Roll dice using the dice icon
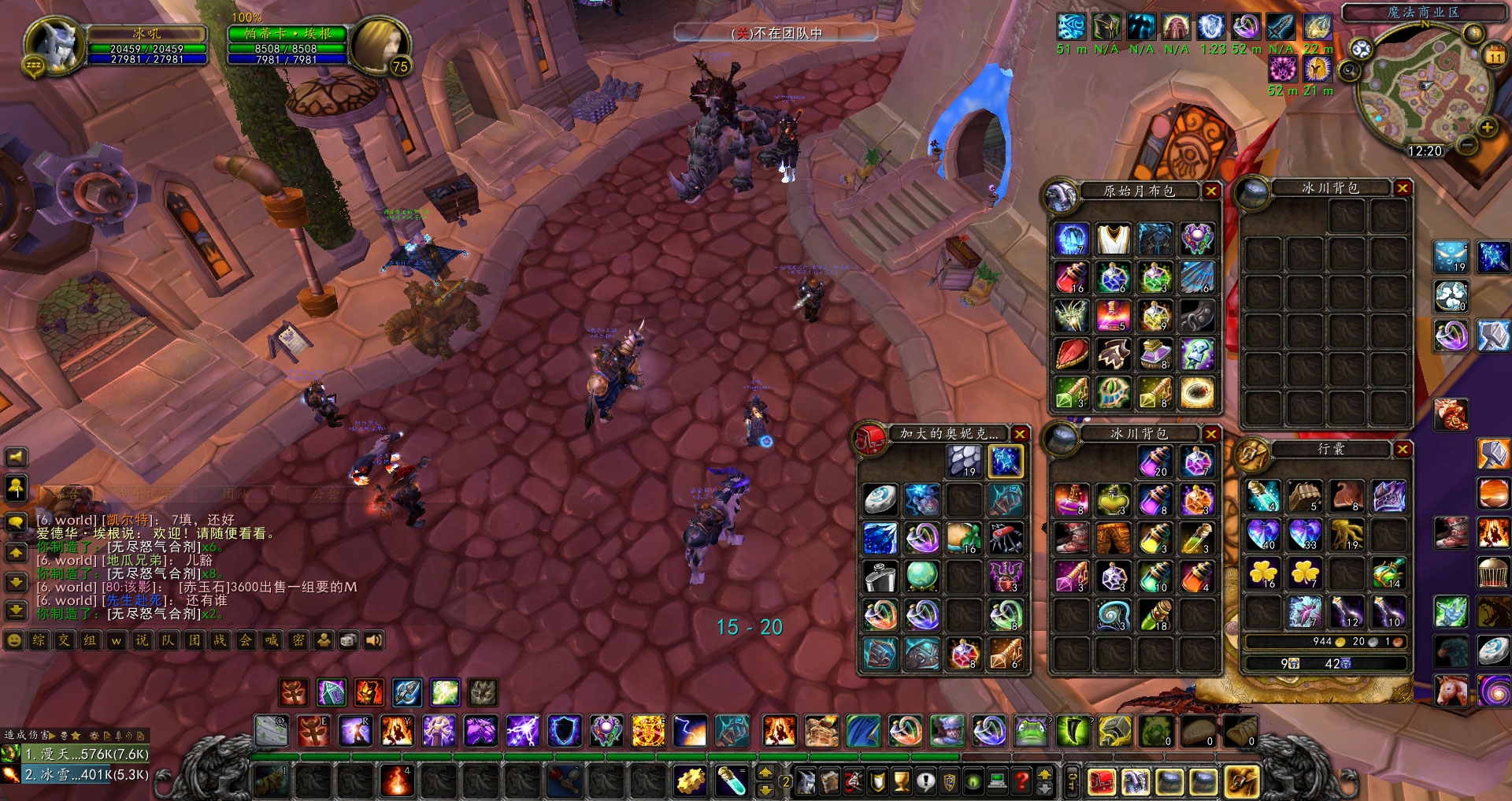 point(348,640)
